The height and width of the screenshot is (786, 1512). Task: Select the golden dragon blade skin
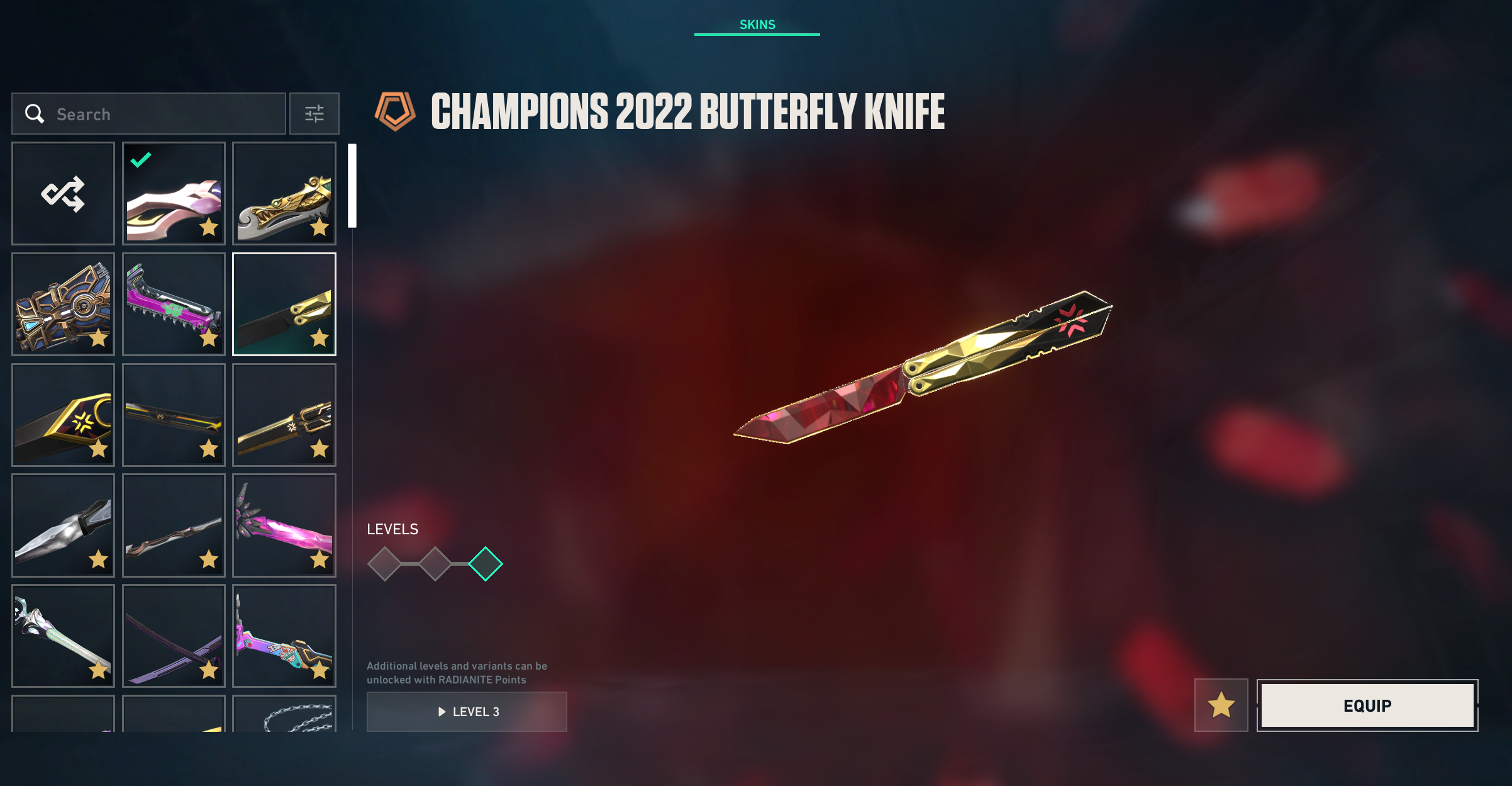284,193
